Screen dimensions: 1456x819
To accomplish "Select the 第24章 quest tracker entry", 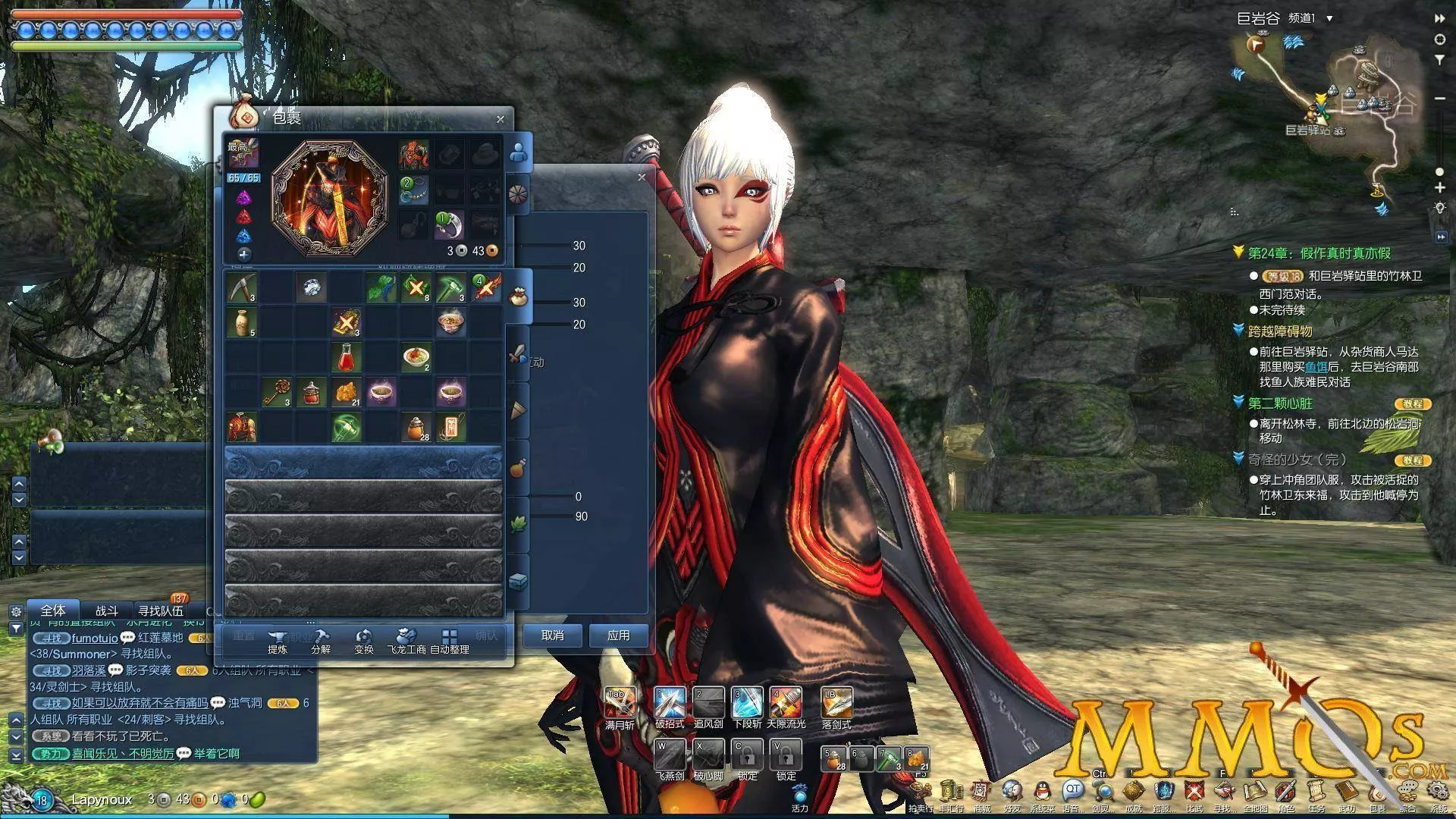I will [x=1319, y=253].
